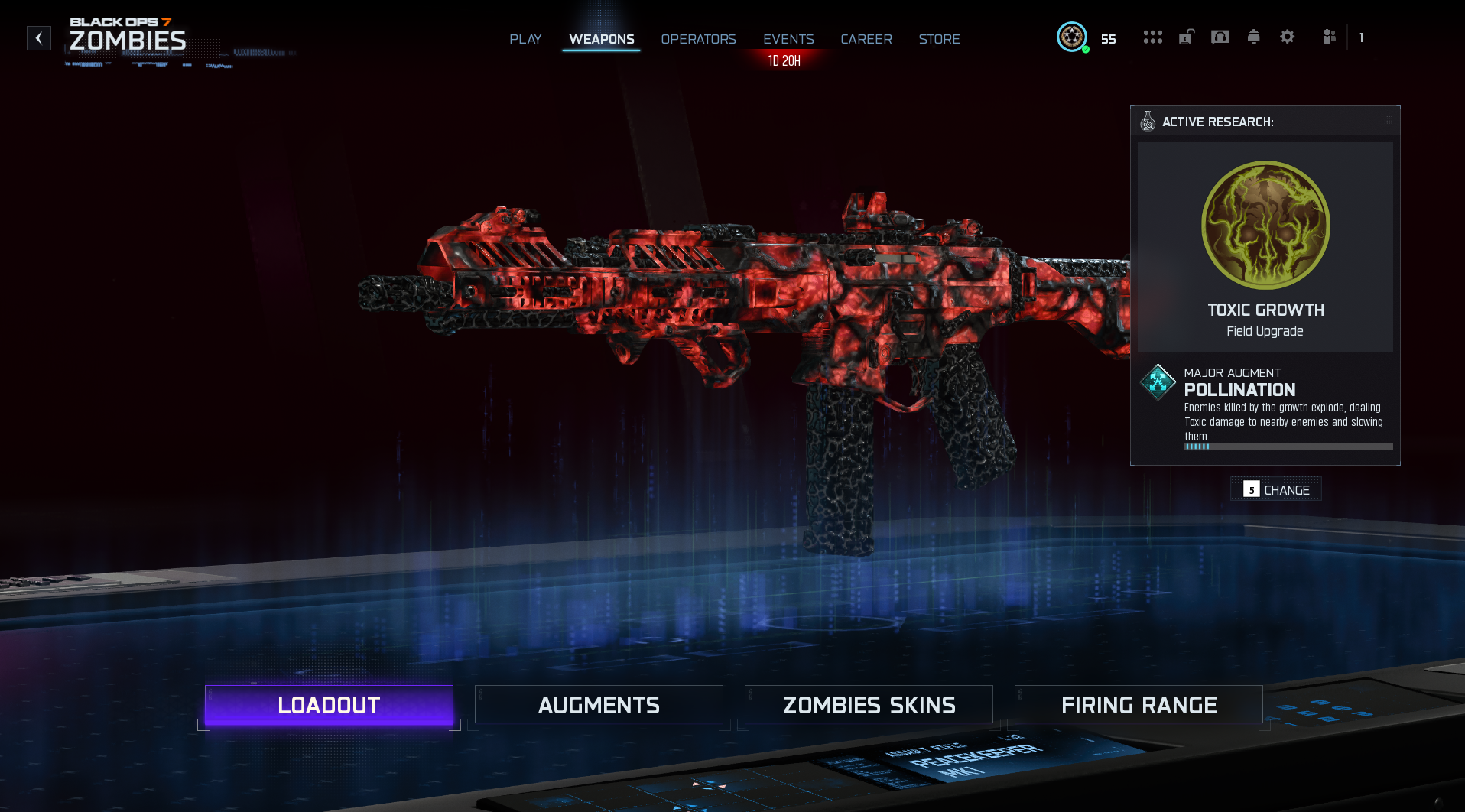Switch to the Play tab
Image resolution: width=1465 pixels, height=812 pixels.
(x=525, y=39)
